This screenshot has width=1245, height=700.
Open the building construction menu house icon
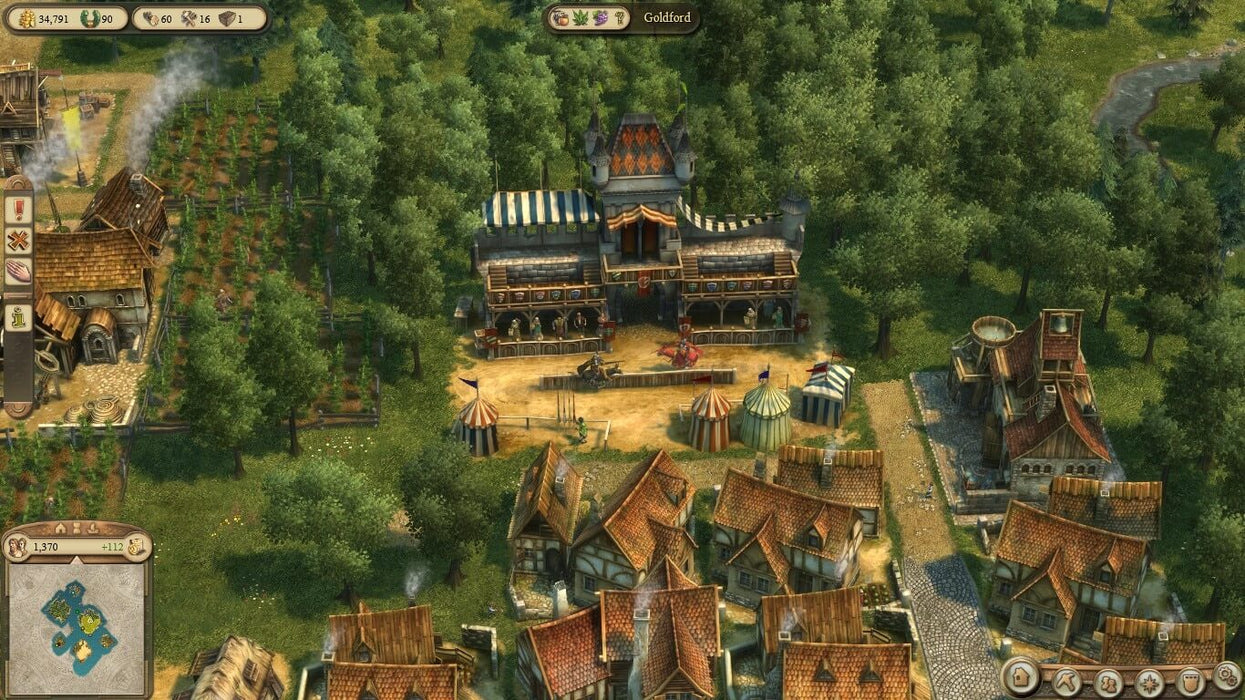pyautogui.click(x=1021, y=676)
